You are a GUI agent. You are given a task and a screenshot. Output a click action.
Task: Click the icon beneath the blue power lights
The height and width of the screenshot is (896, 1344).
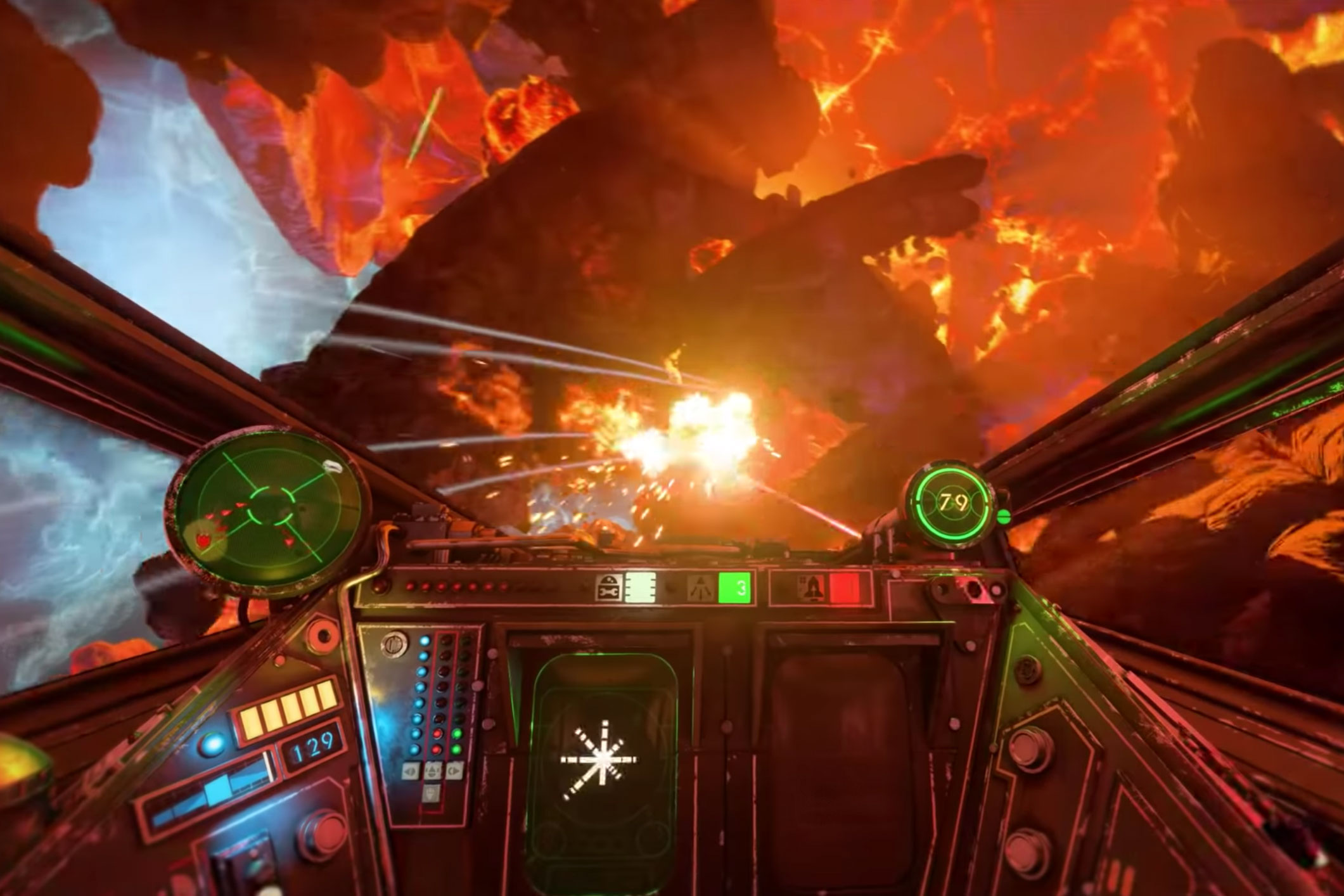click(411, 771)
